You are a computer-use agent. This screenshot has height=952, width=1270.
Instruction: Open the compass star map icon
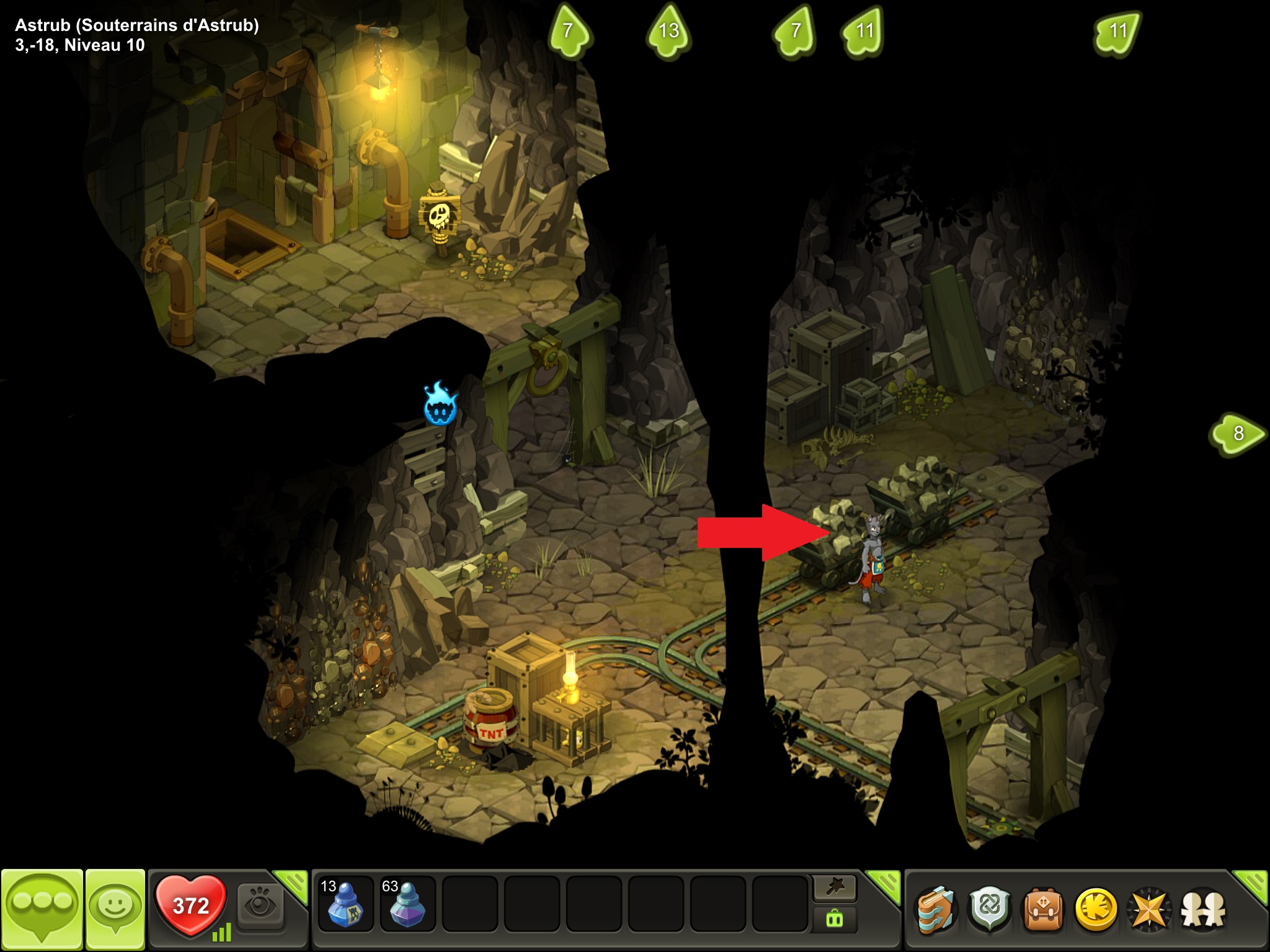(x=1149, y=910)
